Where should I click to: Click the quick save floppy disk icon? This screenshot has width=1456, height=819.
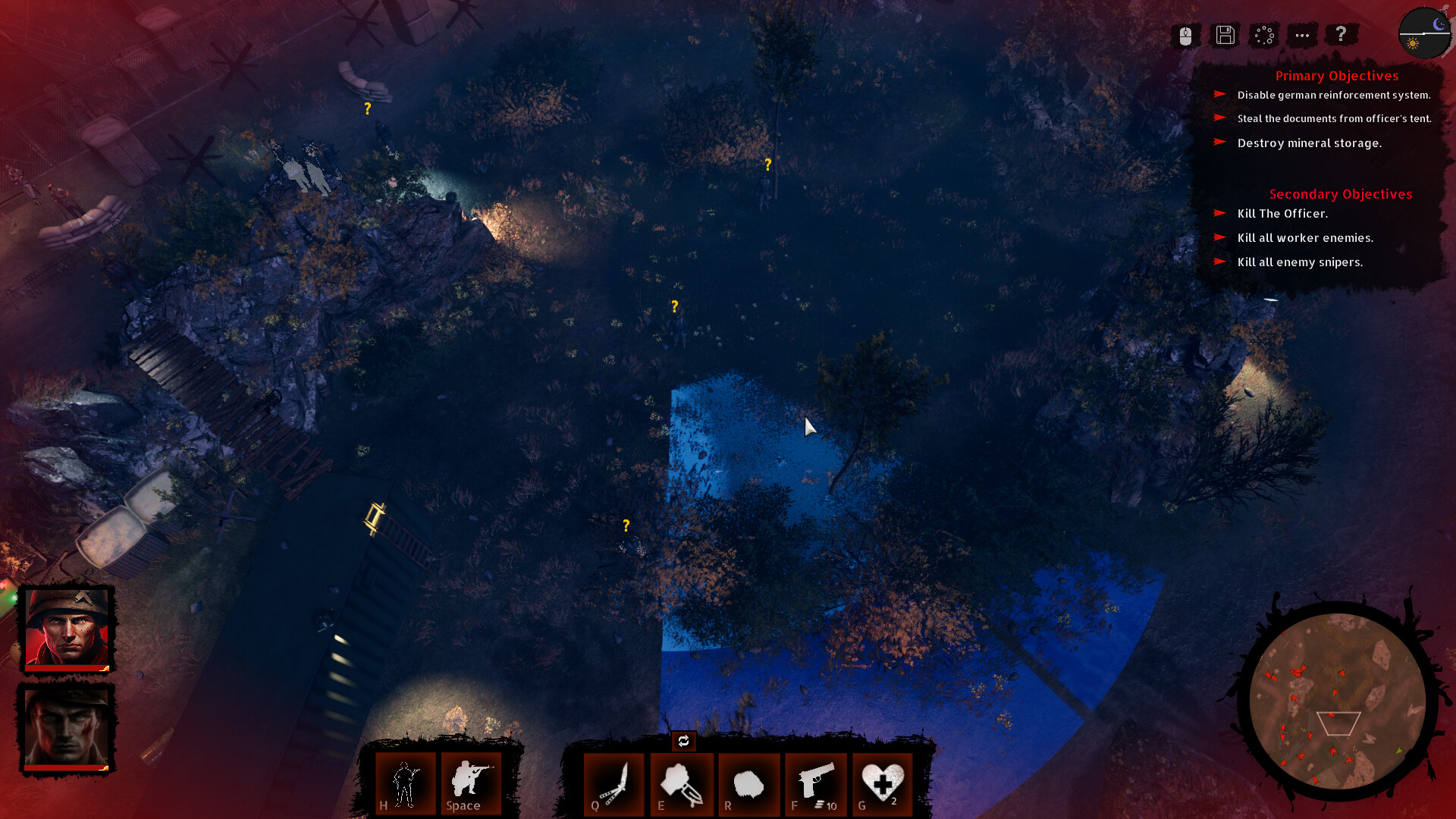click(x=1224, y=35)
